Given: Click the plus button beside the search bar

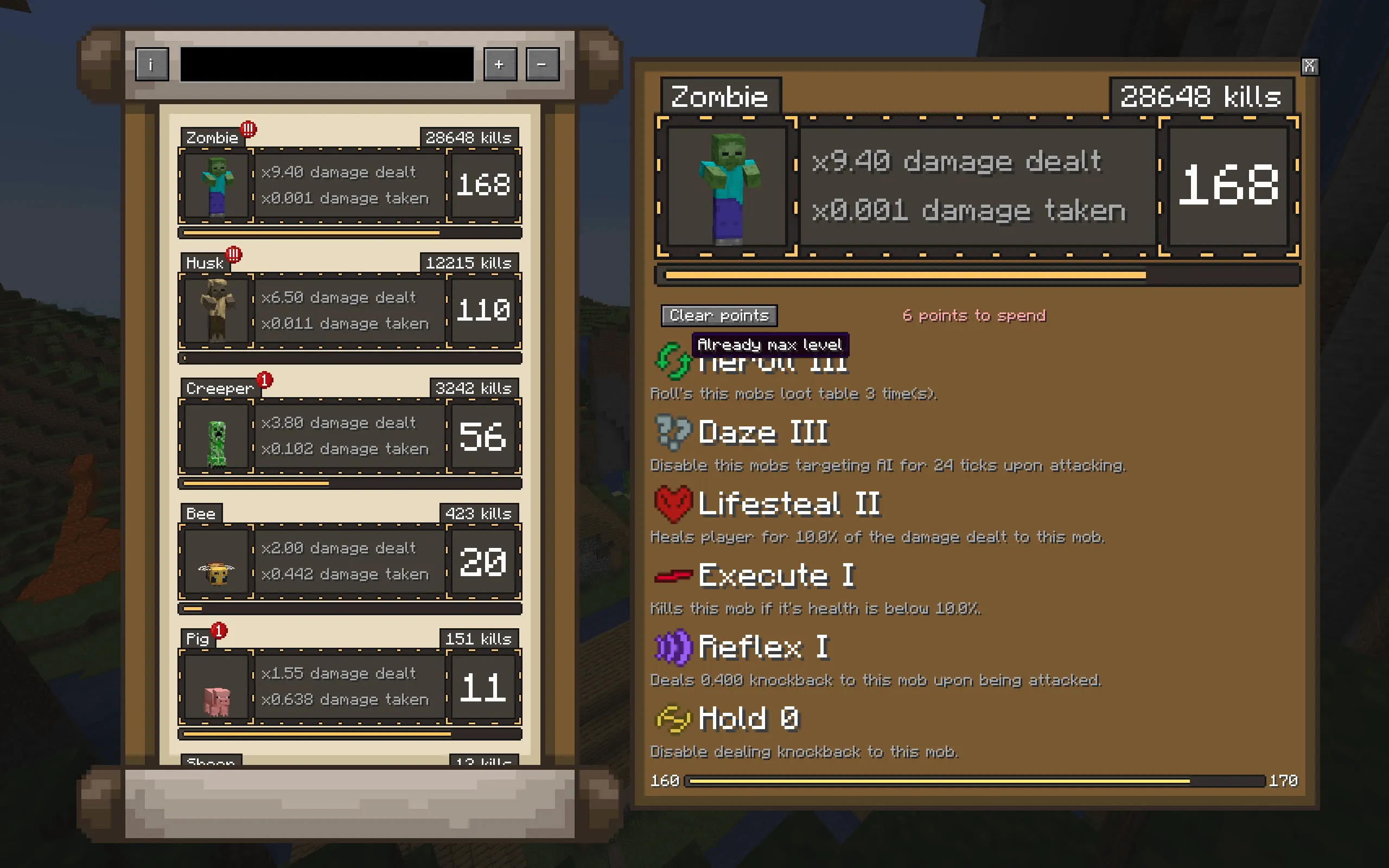Looking at the screenshot, I should [x=499, y=65].
